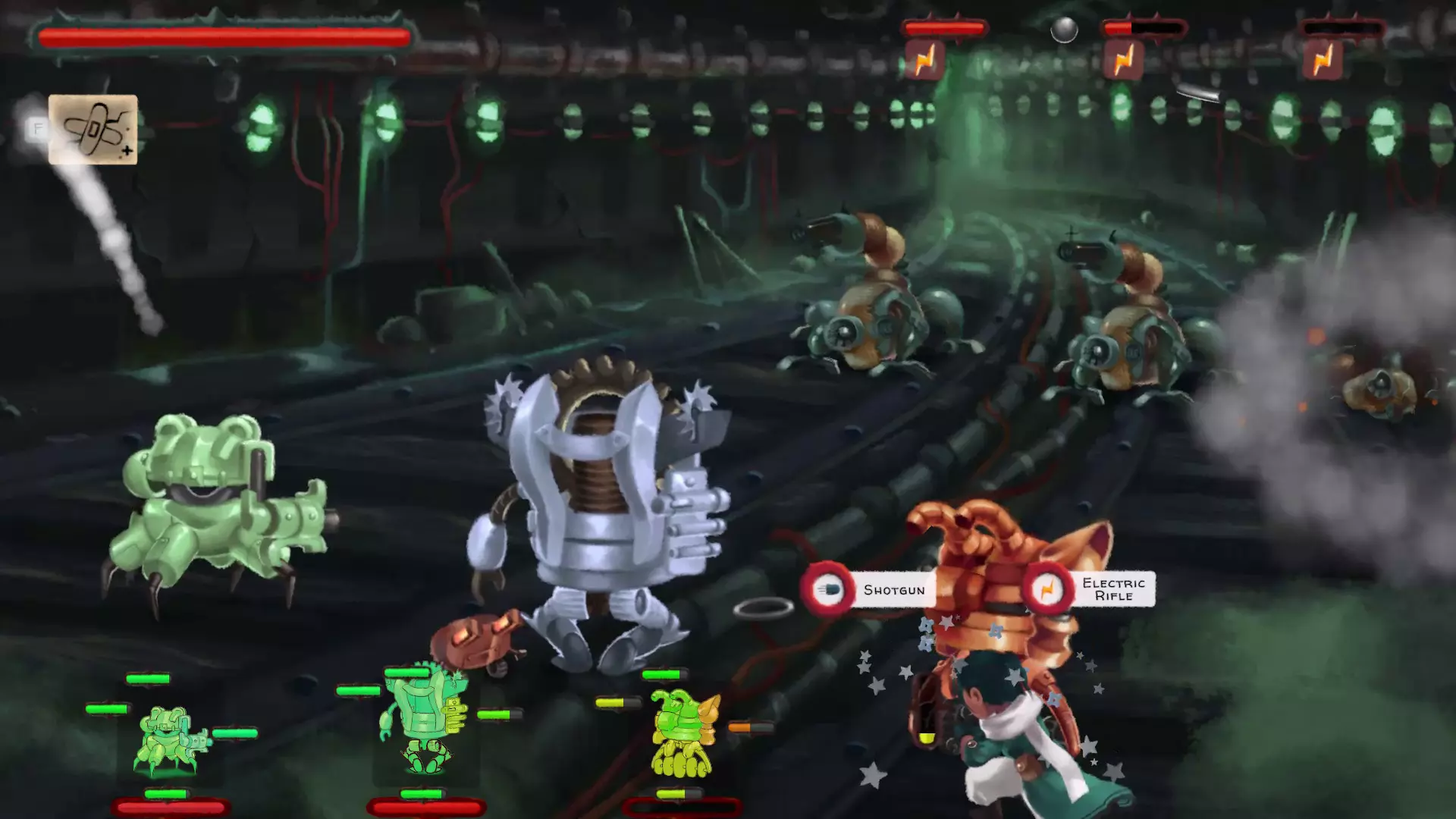The height and width of the screenshot is (819, 1456).
Task: Click the F key prompt beside the bandage item
Action: (36, 128)
